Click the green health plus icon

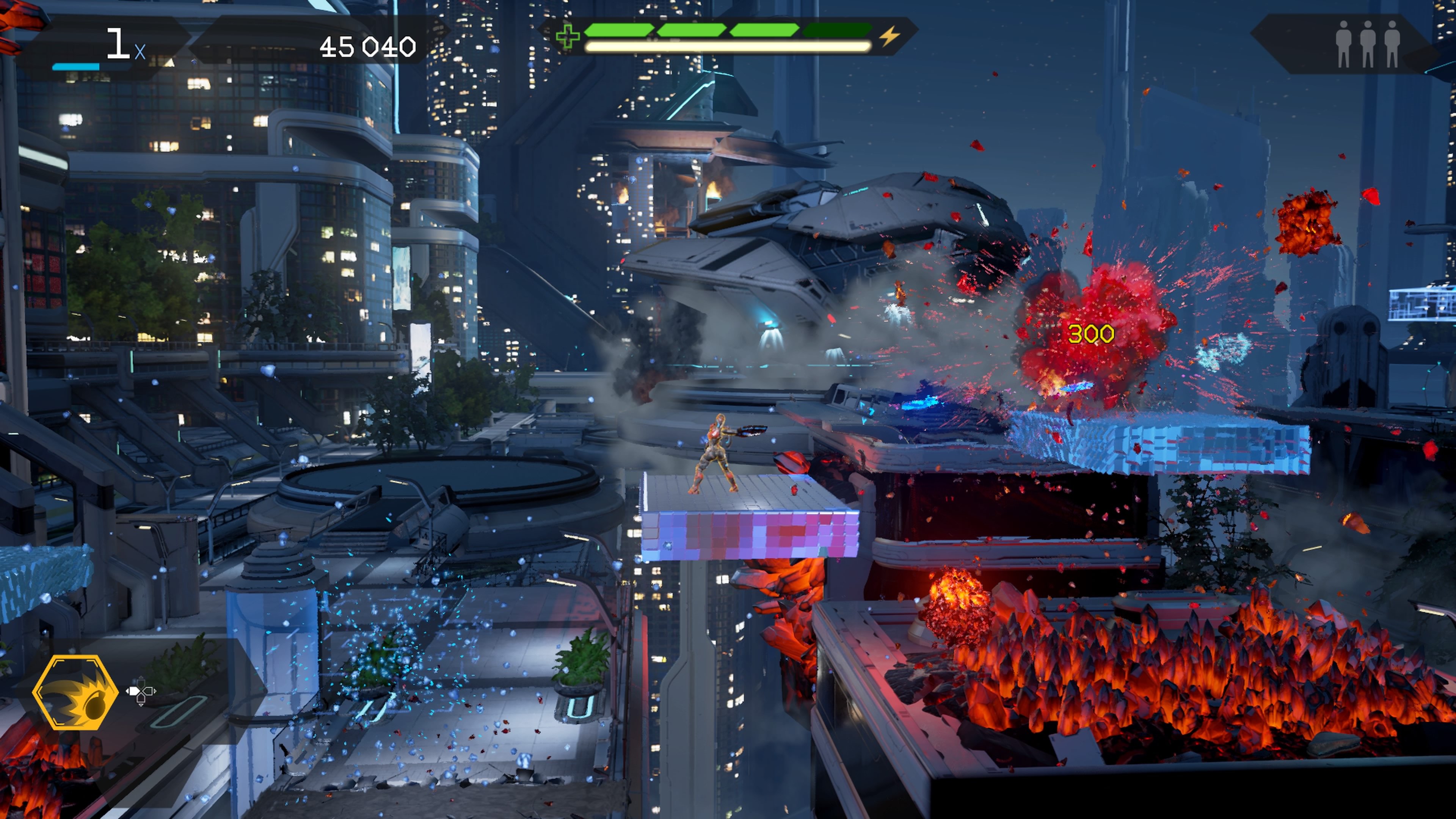tap(568, 36)
